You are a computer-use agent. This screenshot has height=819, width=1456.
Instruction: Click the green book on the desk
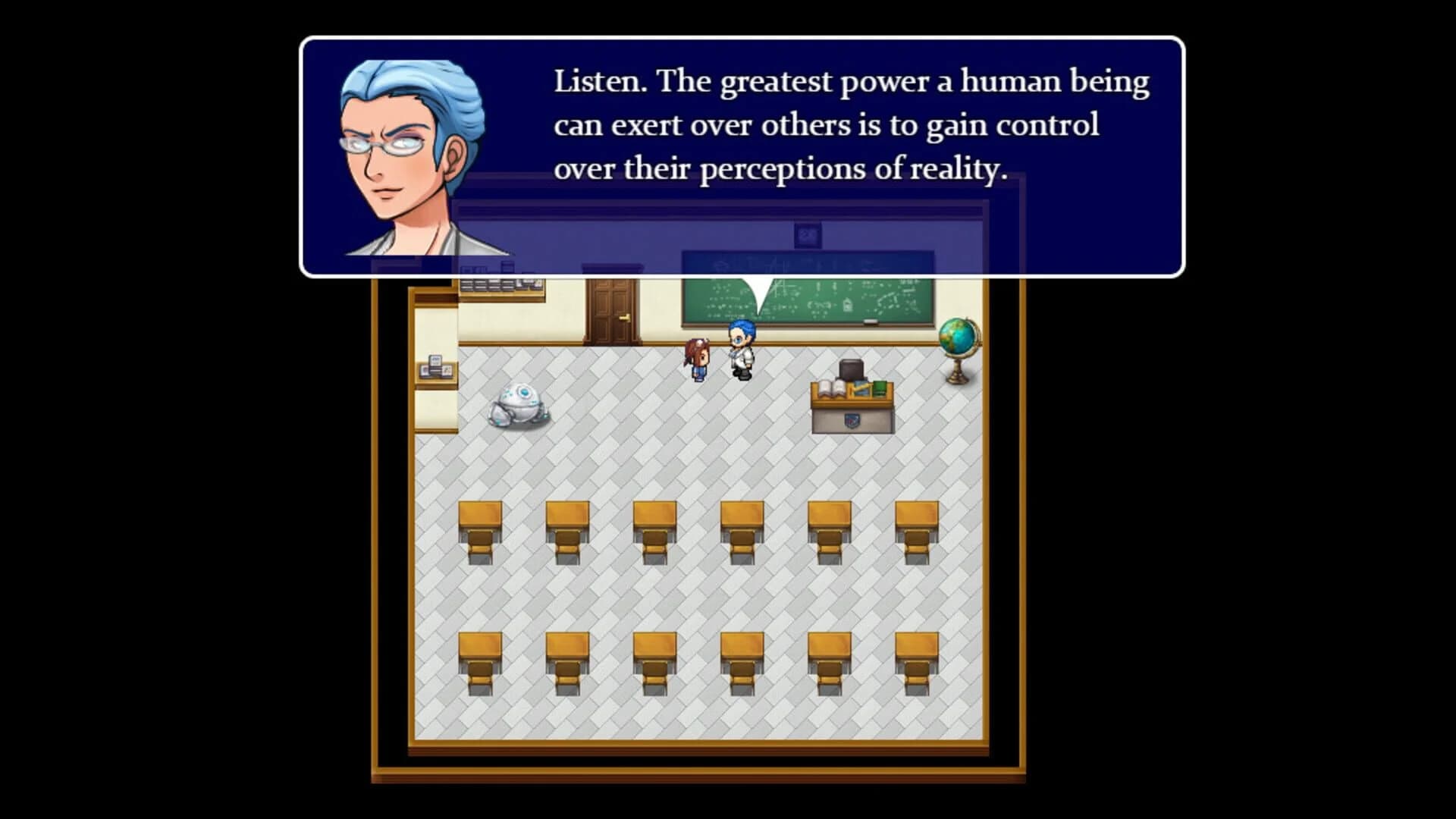(880, 391)
